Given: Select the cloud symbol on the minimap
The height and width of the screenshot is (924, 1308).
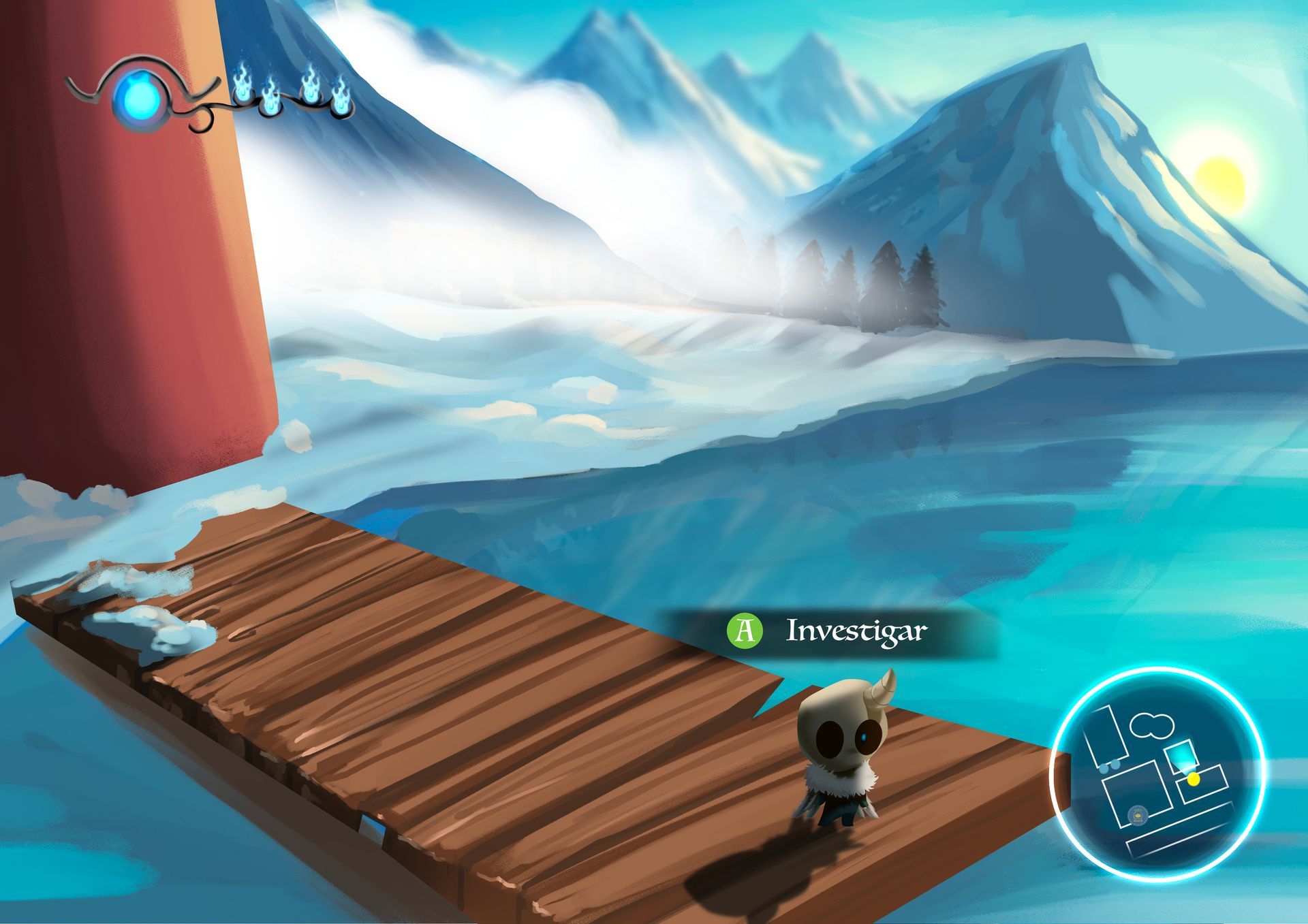Looking at the screenshot, I should [x=1151, y=725].
